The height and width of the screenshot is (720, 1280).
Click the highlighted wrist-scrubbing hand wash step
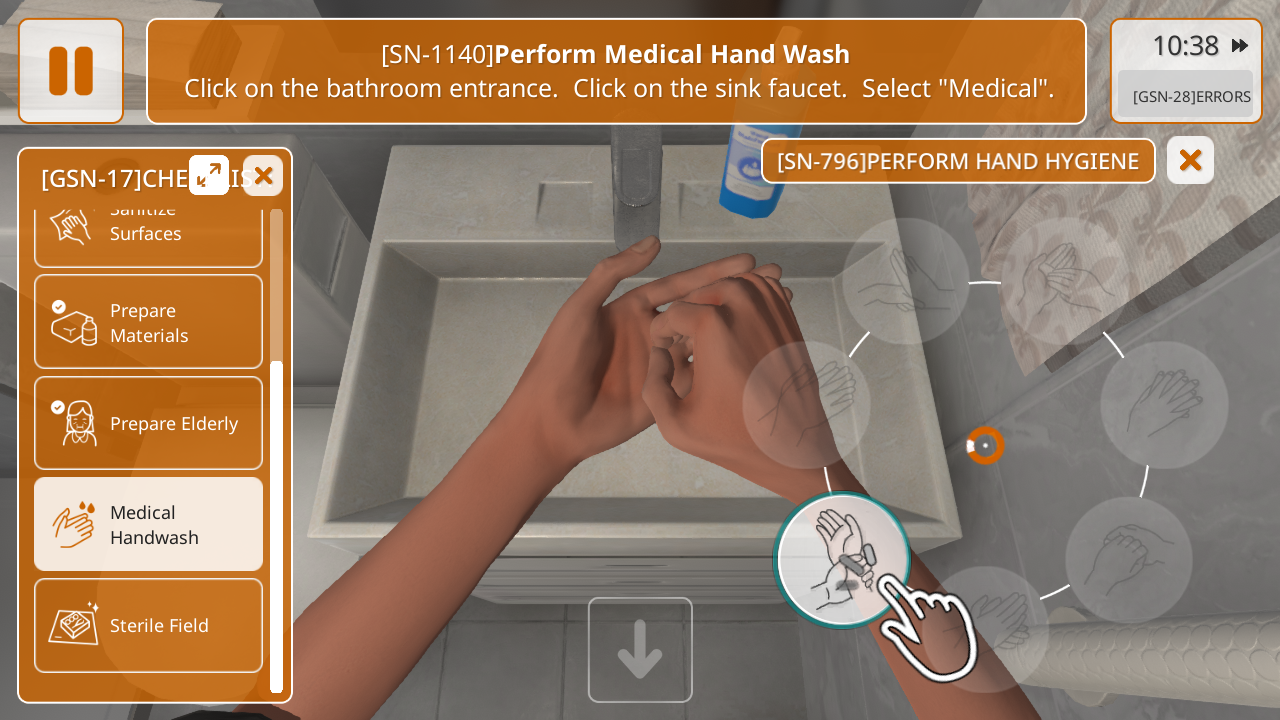point(843,559)
